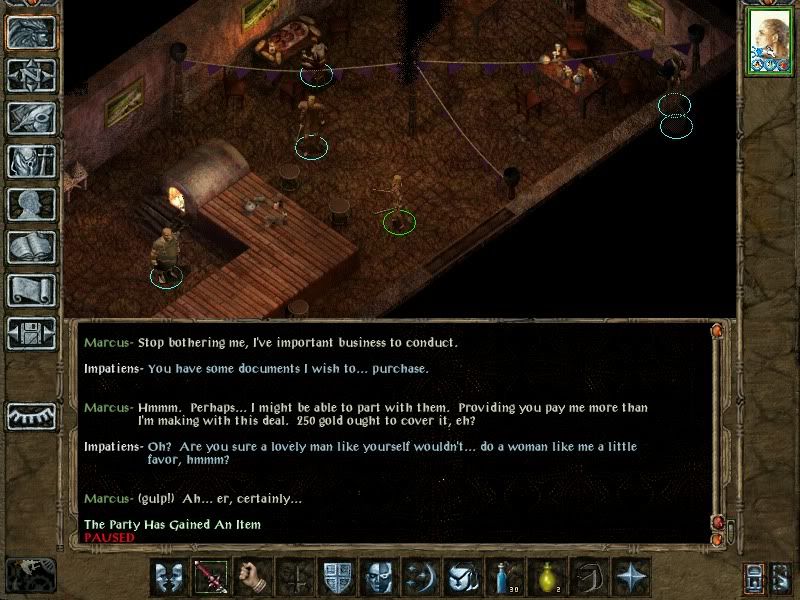
Task: Click the closed-eye rest button
Action: point(31,415)
